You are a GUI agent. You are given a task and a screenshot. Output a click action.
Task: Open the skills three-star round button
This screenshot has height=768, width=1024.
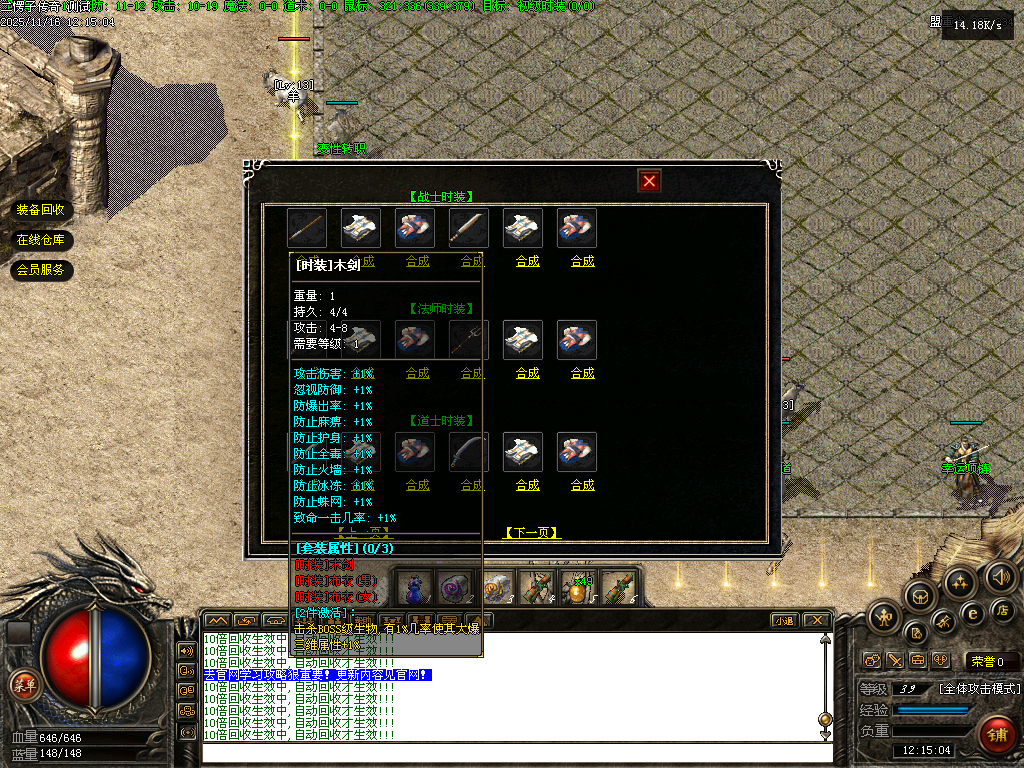click(960, 582)
